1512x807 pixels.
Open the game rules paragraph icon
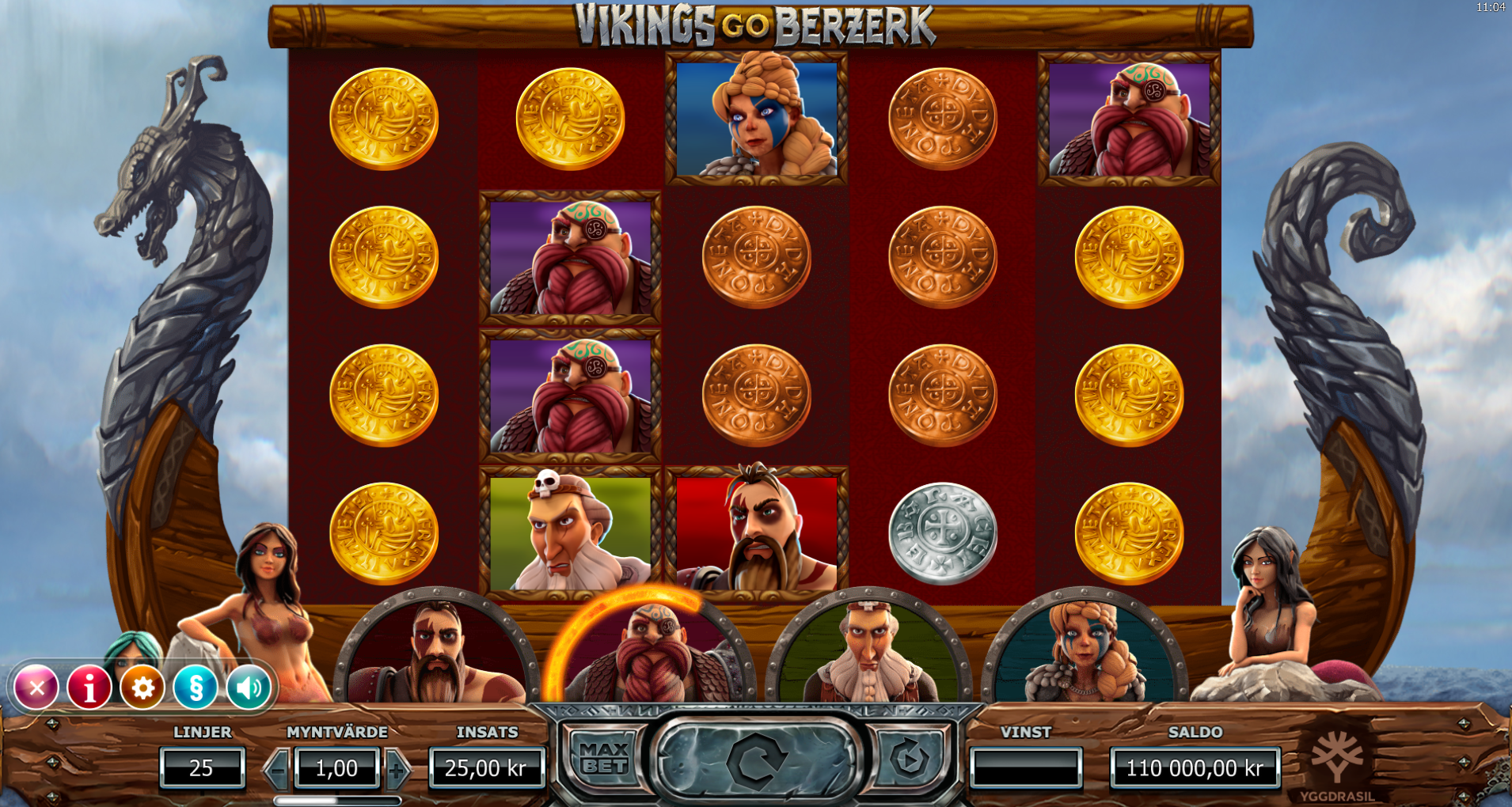(x=196, y=688)
